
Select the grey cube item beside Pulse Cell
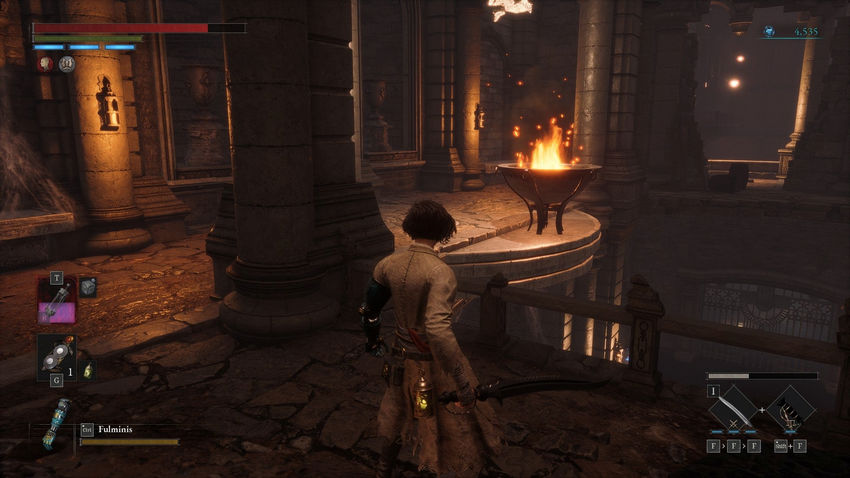coord(88,287)
